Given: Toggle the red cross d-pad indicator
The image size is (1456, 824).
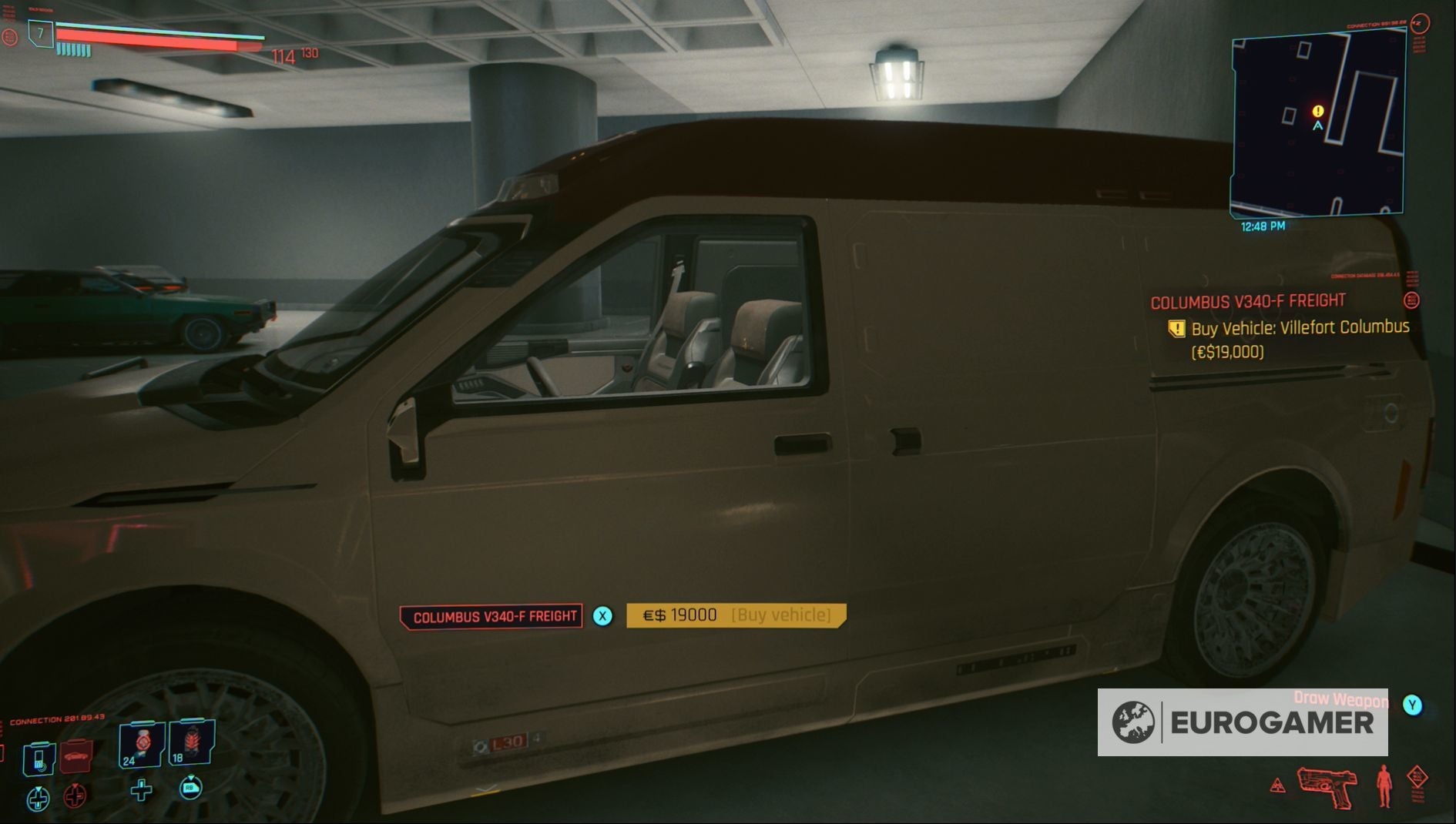Looking at the screenshot, I should click(75, 796).
